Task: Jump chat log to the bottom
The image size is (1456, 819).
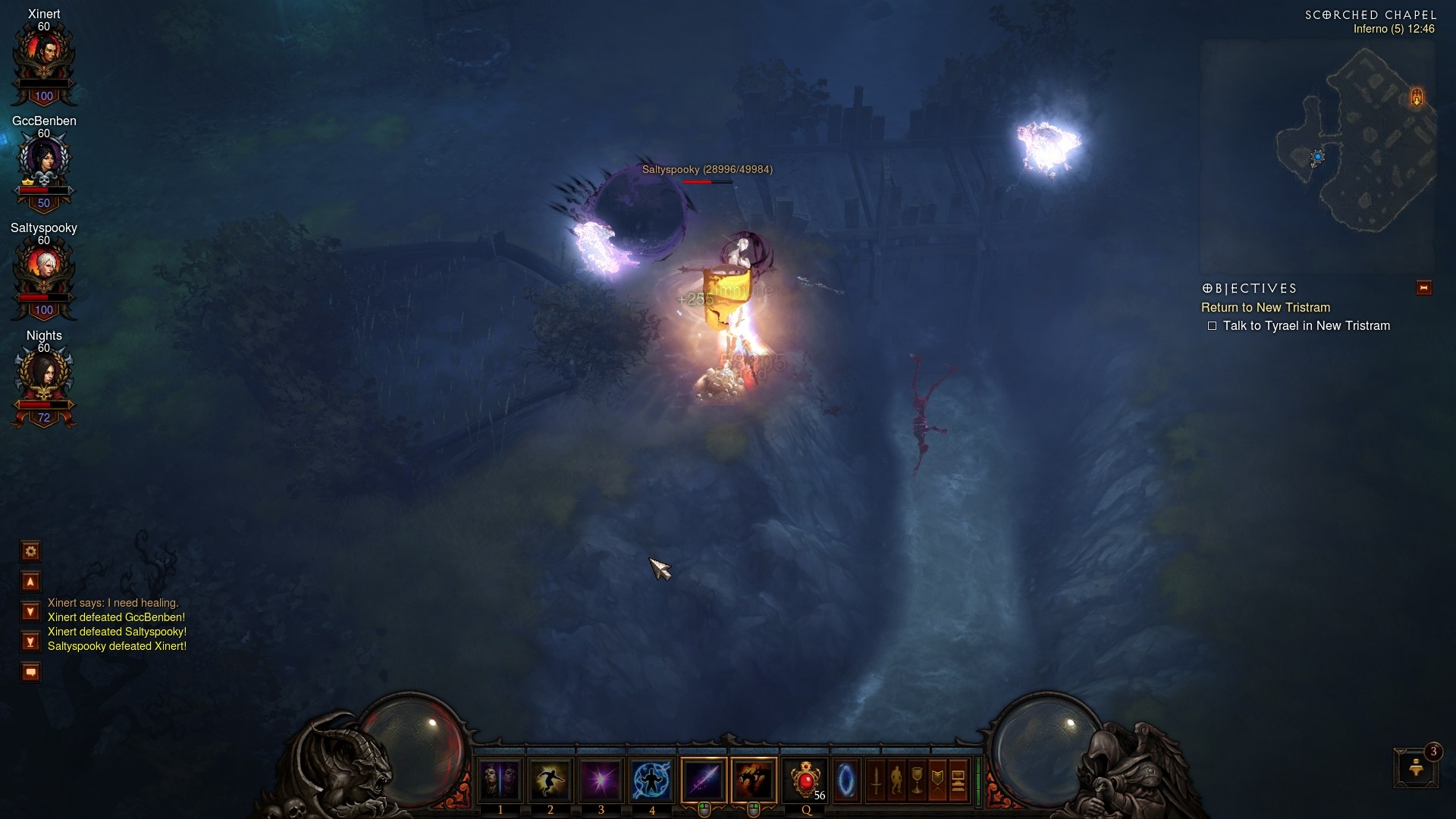Action: coord(31,642)
